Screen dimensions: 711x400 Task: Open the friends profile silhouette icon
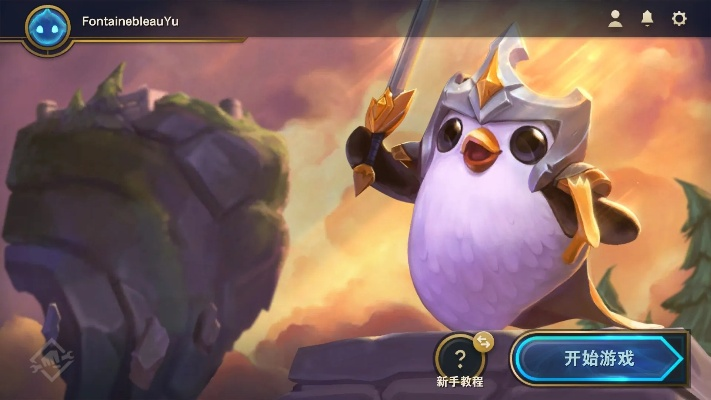pyautogui.click(x=615, y=19)
